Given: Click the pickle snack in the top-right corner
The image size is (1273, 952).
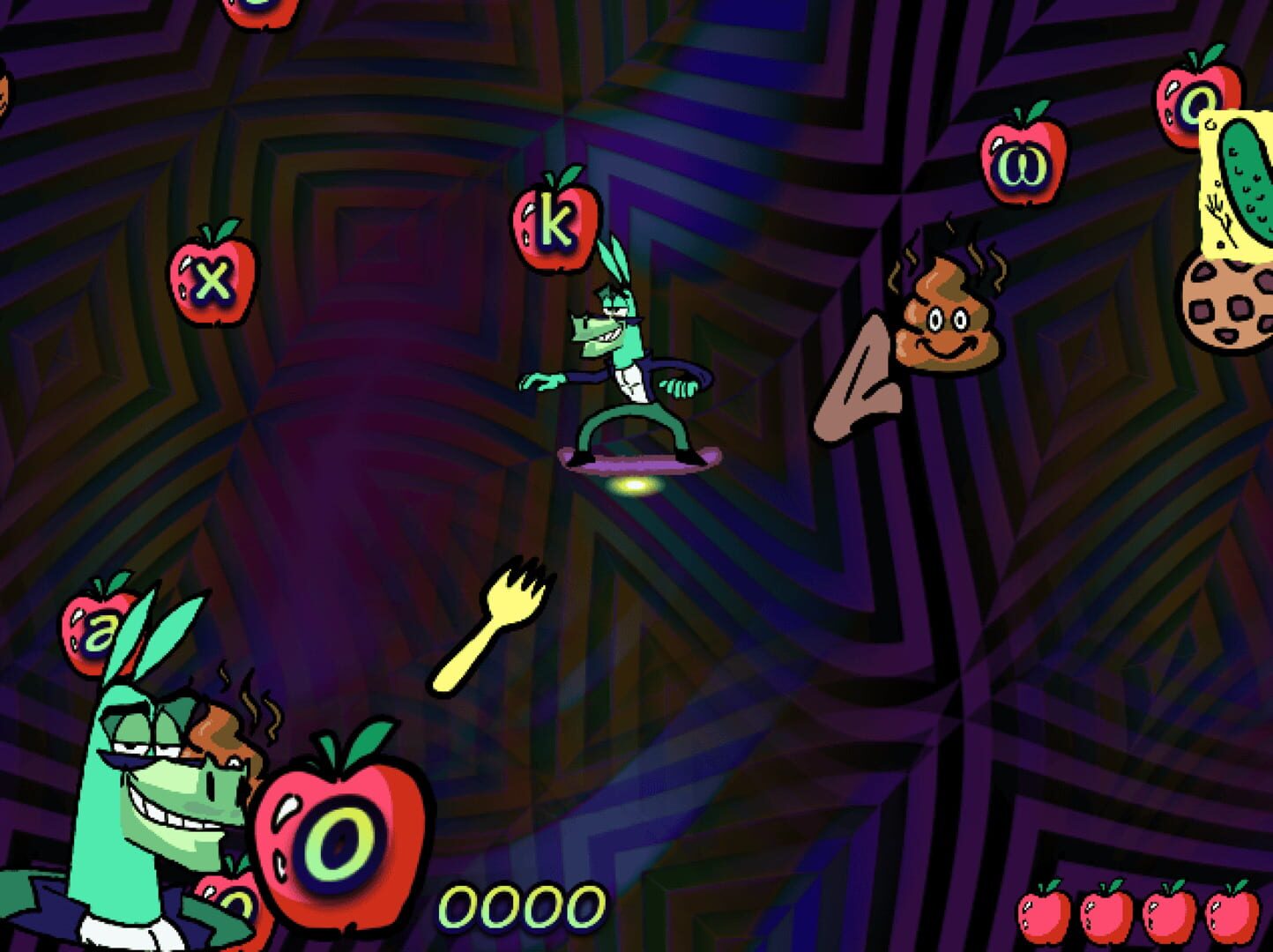Looking at the screenshot, I should (1243, 185).
